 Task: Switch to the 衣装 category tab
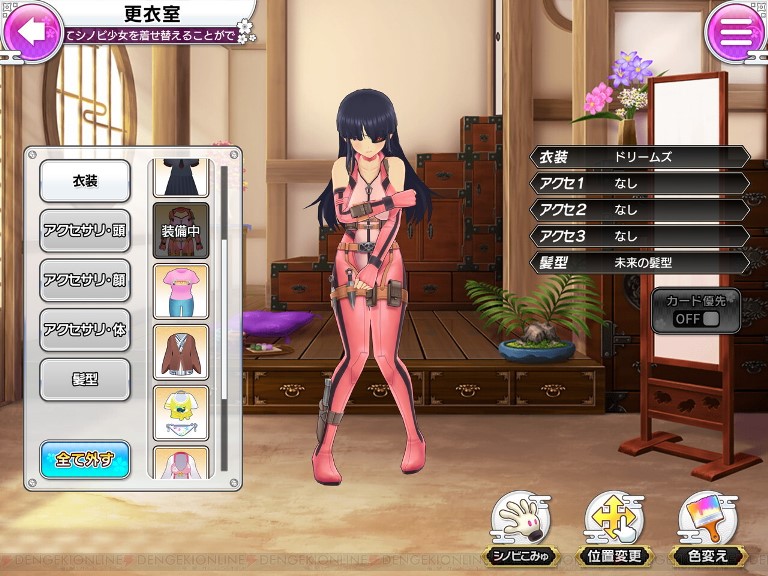click(85, 181)
